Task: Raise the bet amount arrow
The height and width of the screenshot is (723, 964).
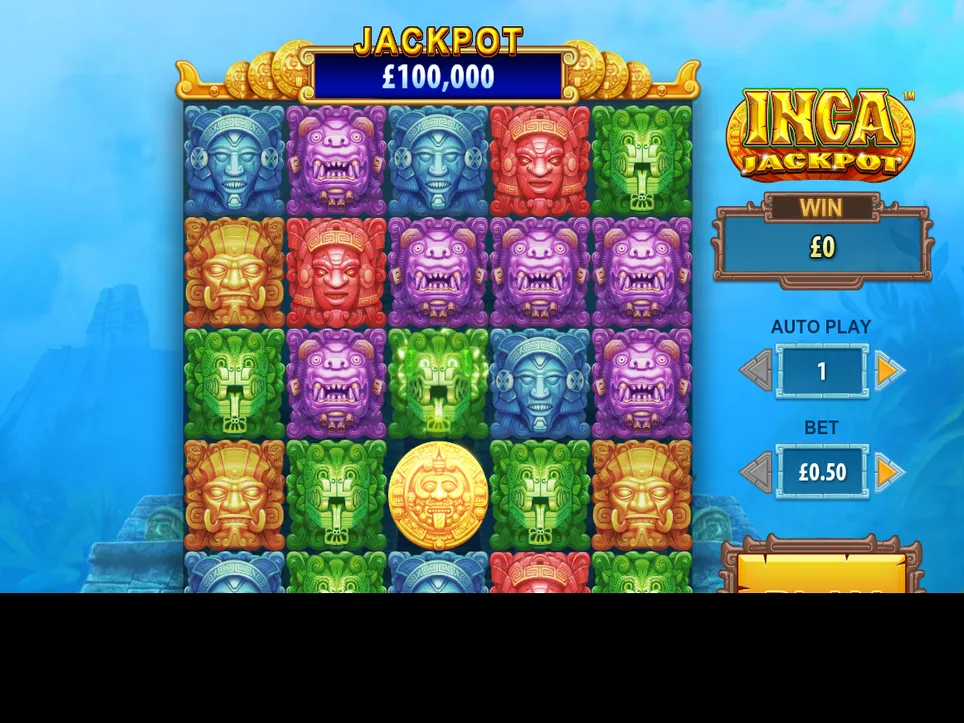Action: coord(888,472)
